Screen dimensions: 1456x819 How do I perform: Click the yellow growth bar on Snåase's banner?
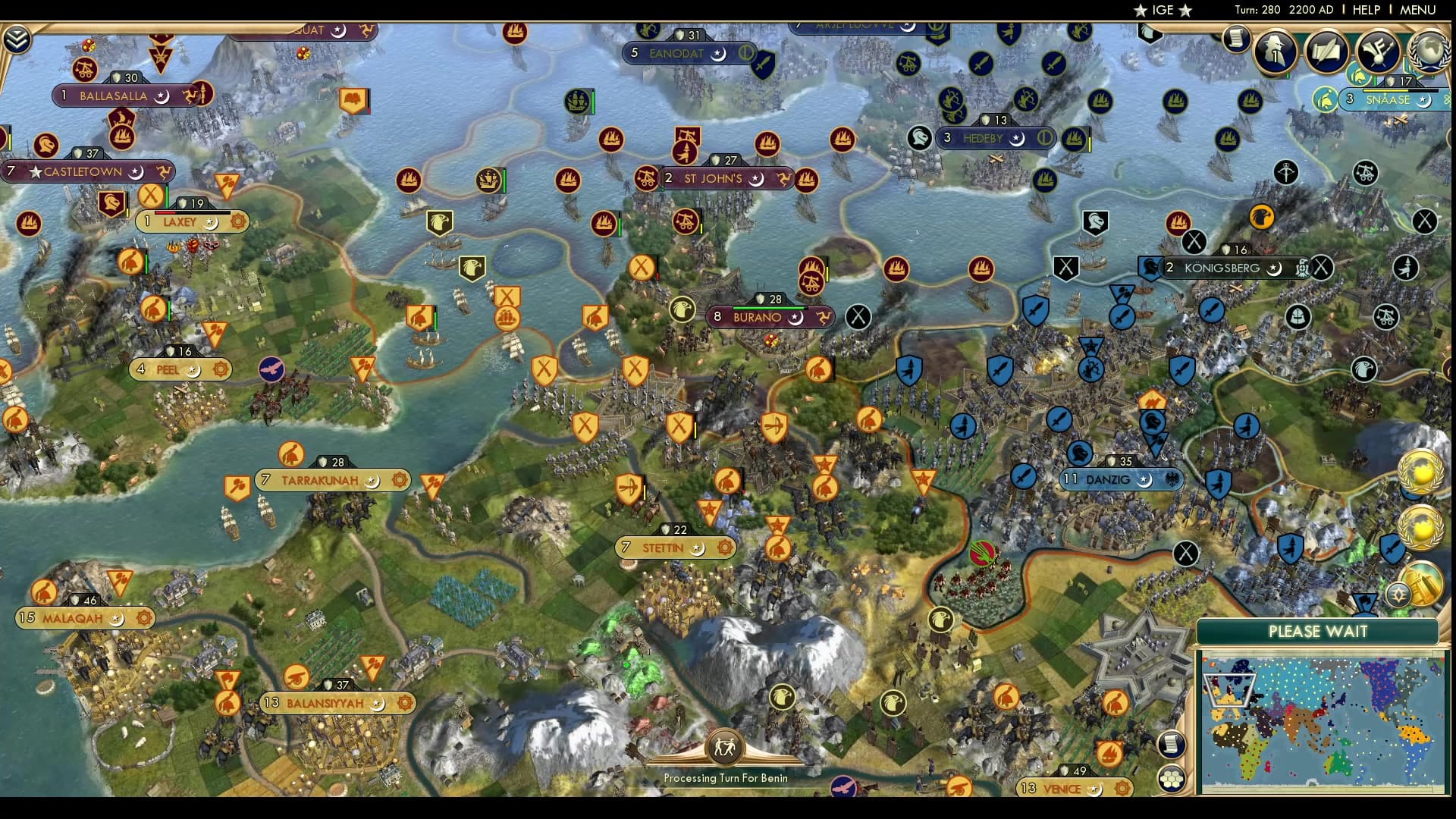pos(1385,92)
